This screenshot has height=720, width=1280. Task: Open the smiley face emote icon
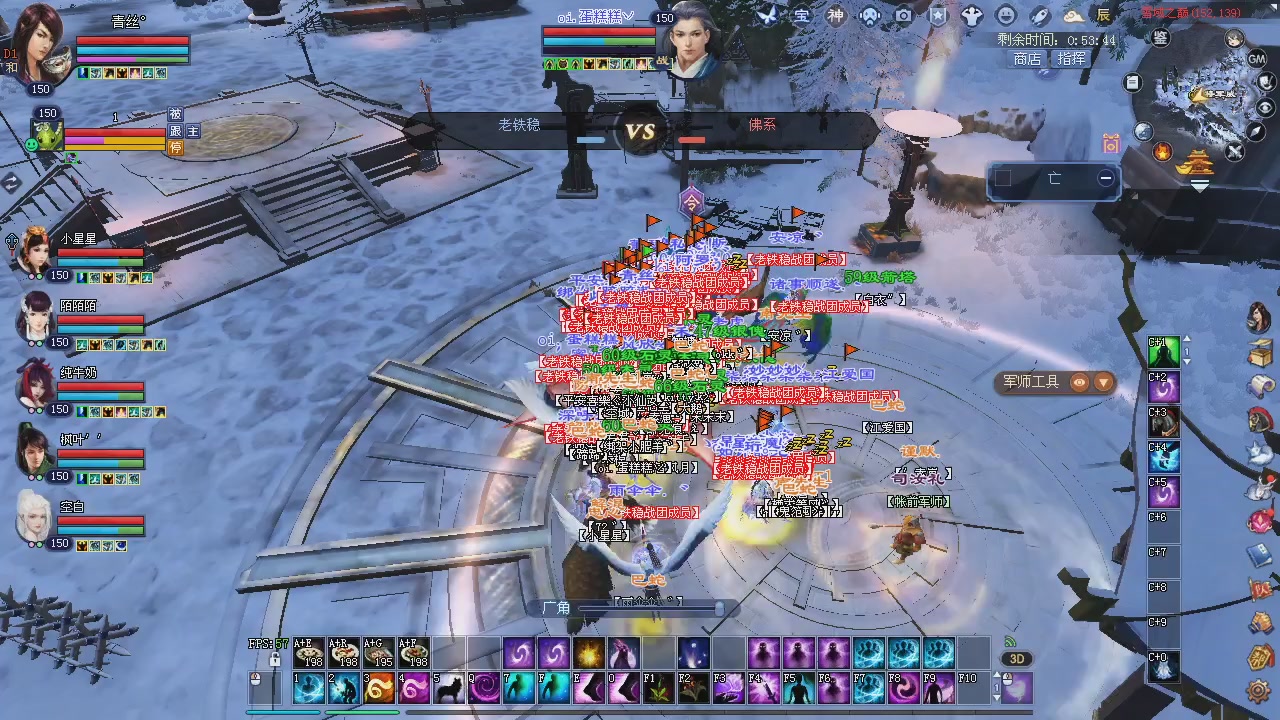(1006, 16)
